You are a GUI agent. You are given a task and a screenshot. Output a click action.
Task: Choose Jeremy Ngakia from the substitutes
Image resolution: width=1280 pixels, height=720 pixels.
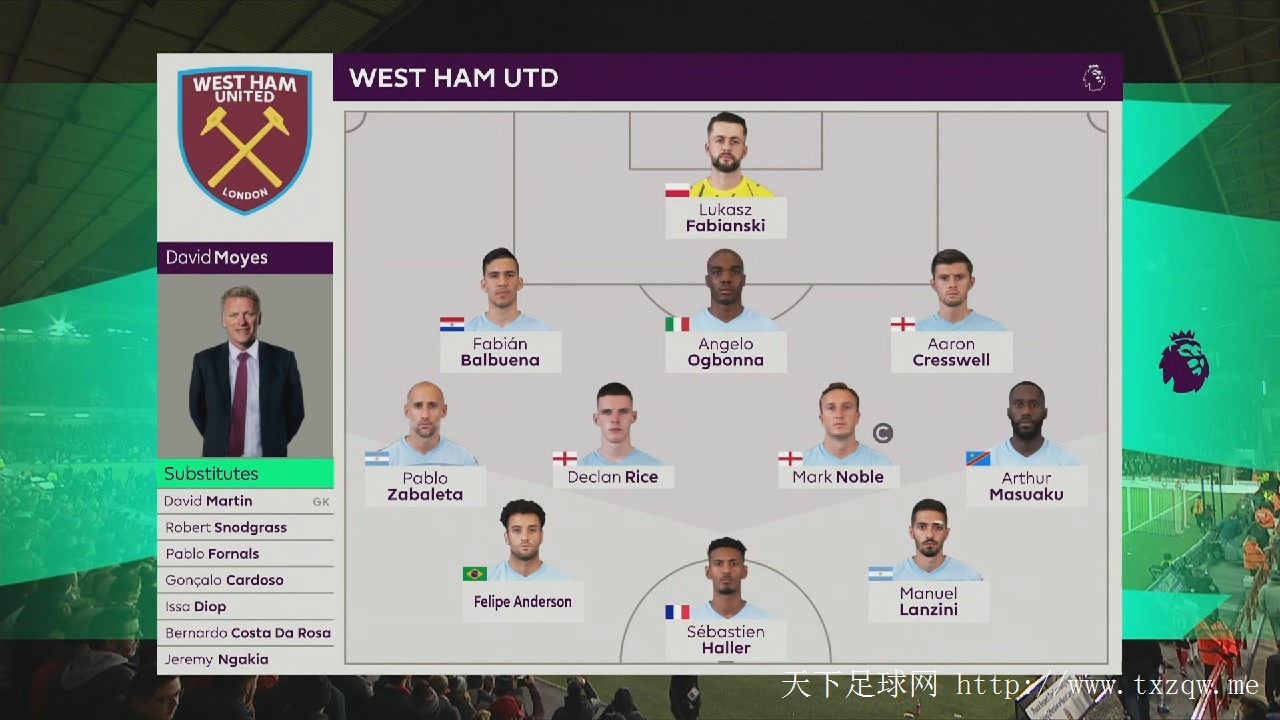pos(245,659)
